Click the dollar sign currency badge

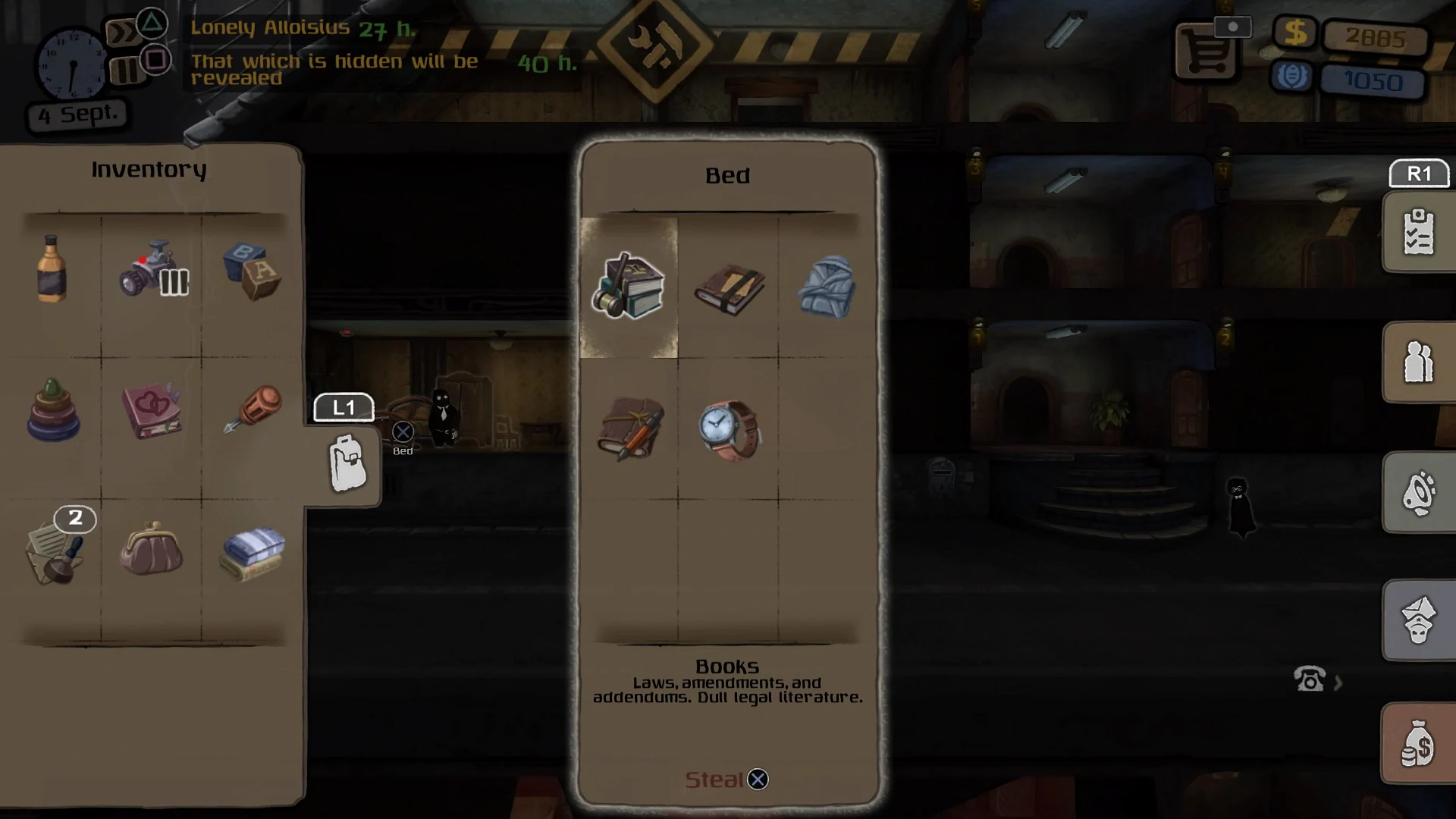click(x=1295, y=33)
